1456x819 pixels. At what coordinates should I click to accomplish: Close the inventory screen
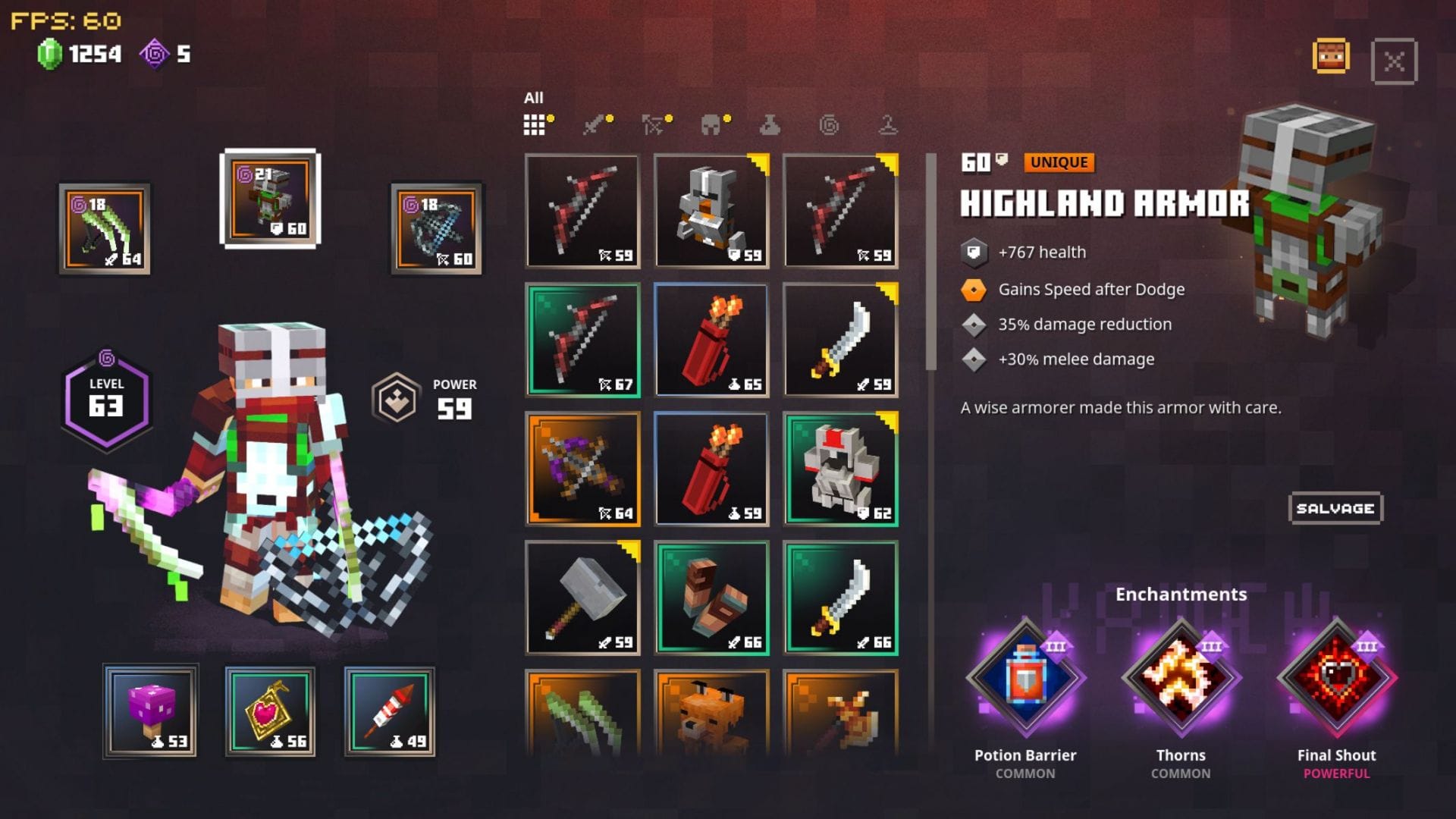(x=1394, y=61)
